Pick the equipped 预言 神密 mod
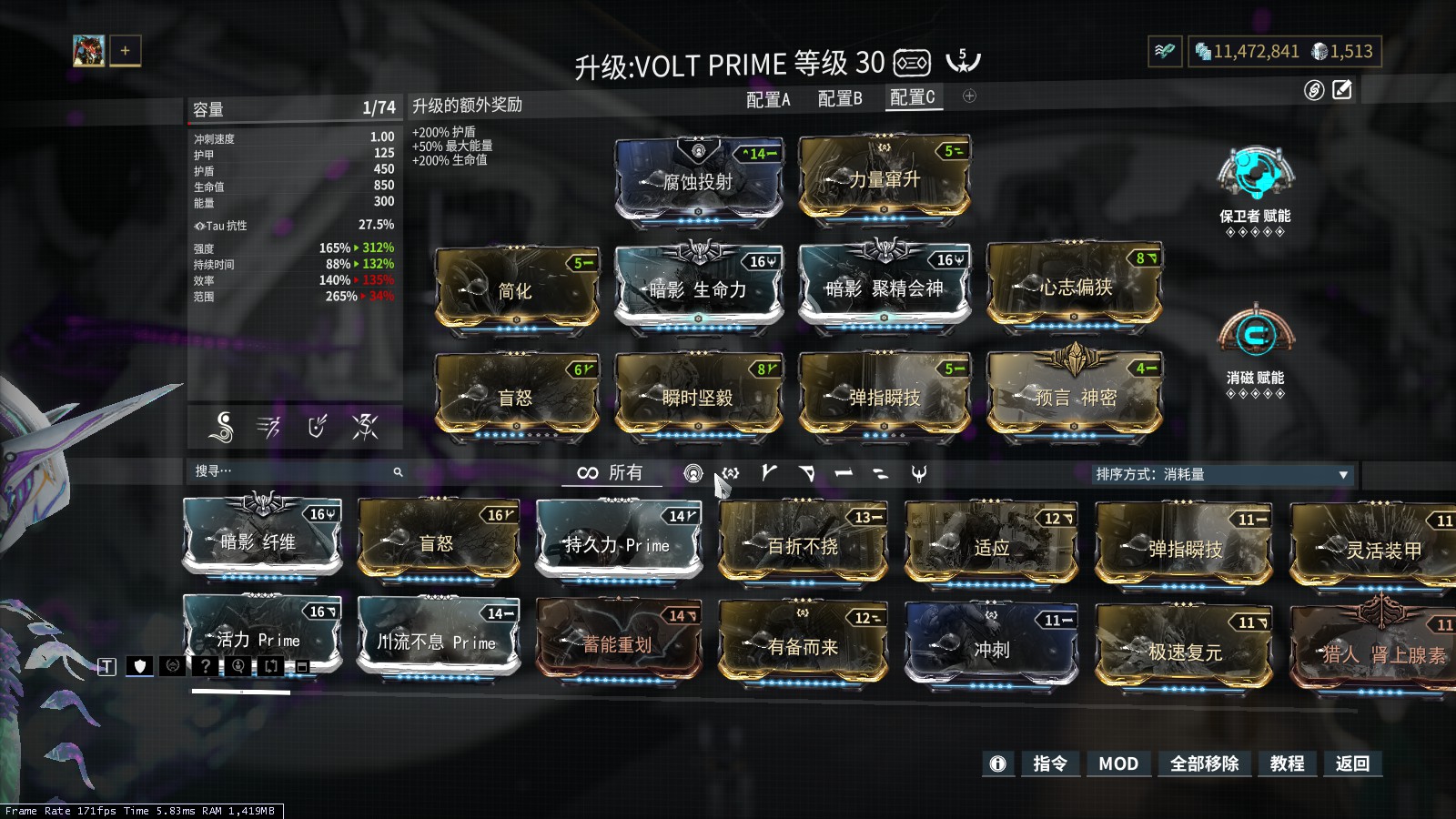 click(x=1075, y=397)
